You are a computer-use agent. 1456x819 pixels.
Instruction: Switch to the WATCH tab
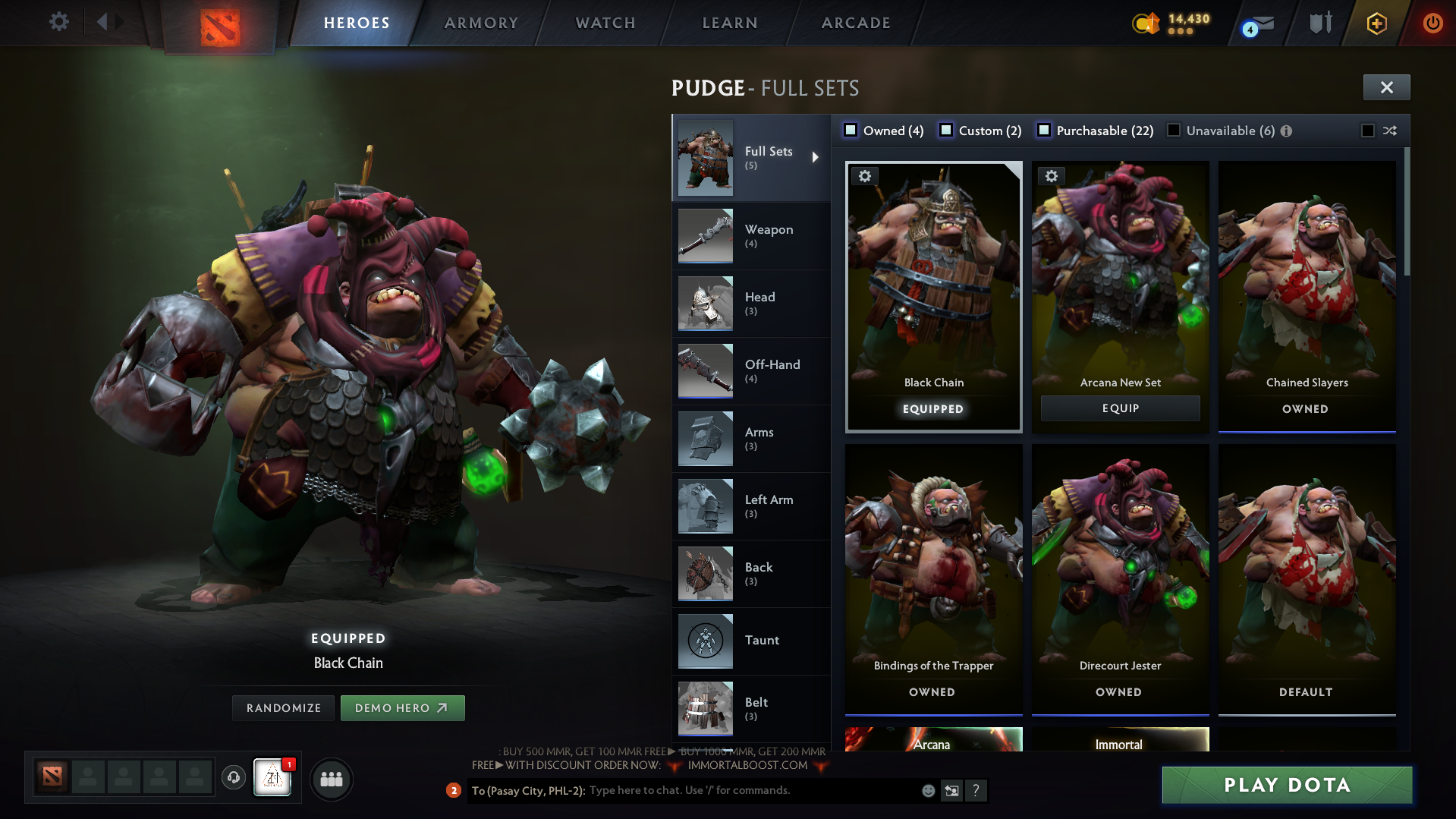coord(605,23)
